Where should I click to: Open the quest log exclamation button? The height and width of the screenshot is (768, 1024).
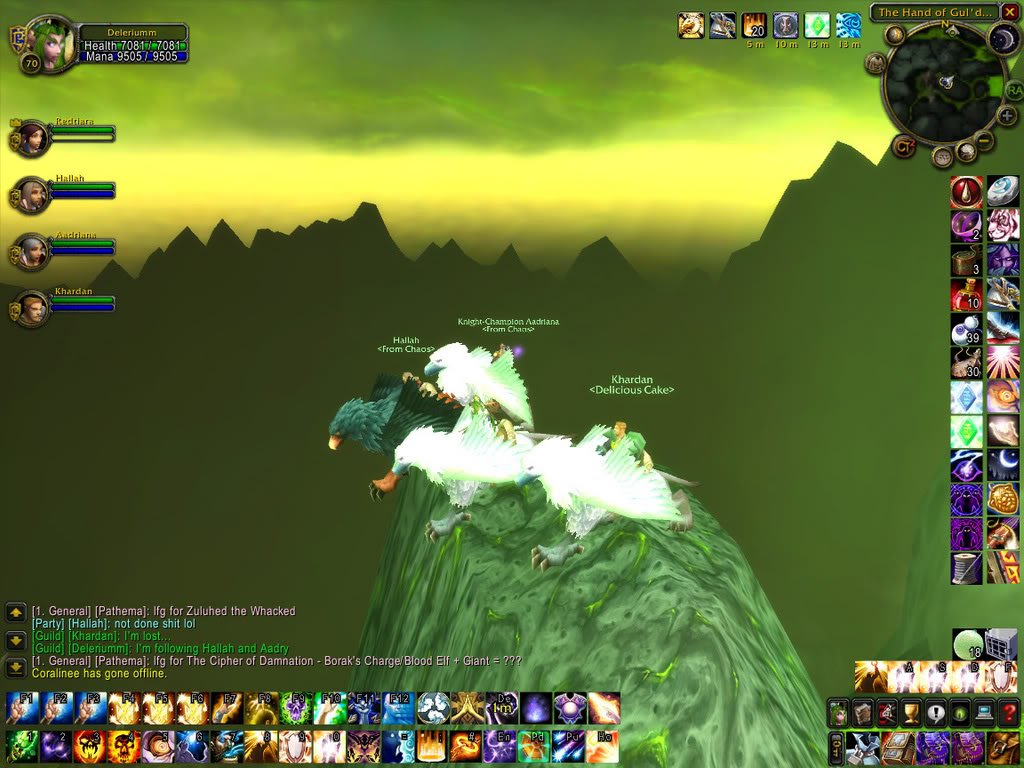(x=935, y=713)
